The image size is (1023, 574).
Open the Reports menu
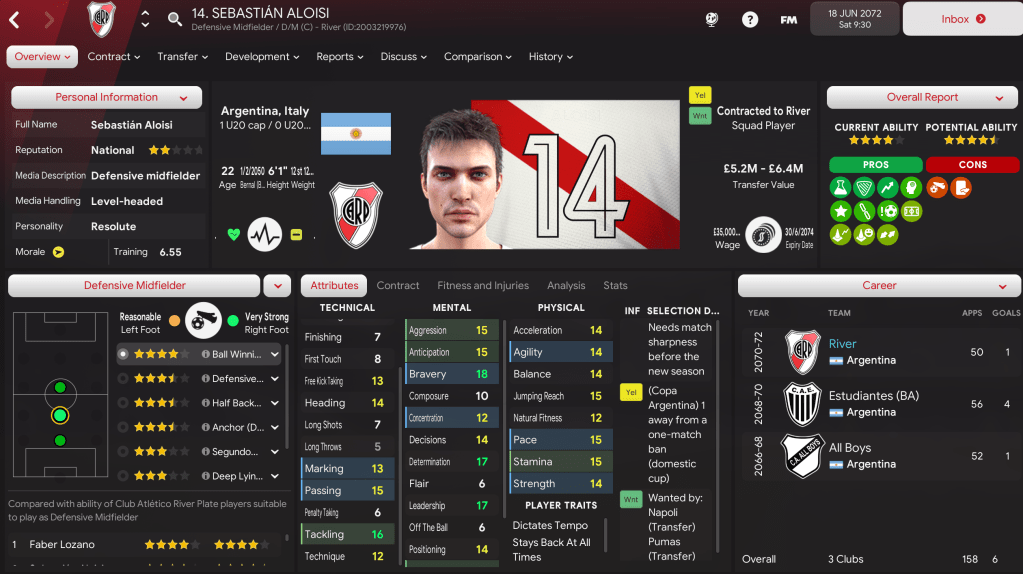point(340,57)
